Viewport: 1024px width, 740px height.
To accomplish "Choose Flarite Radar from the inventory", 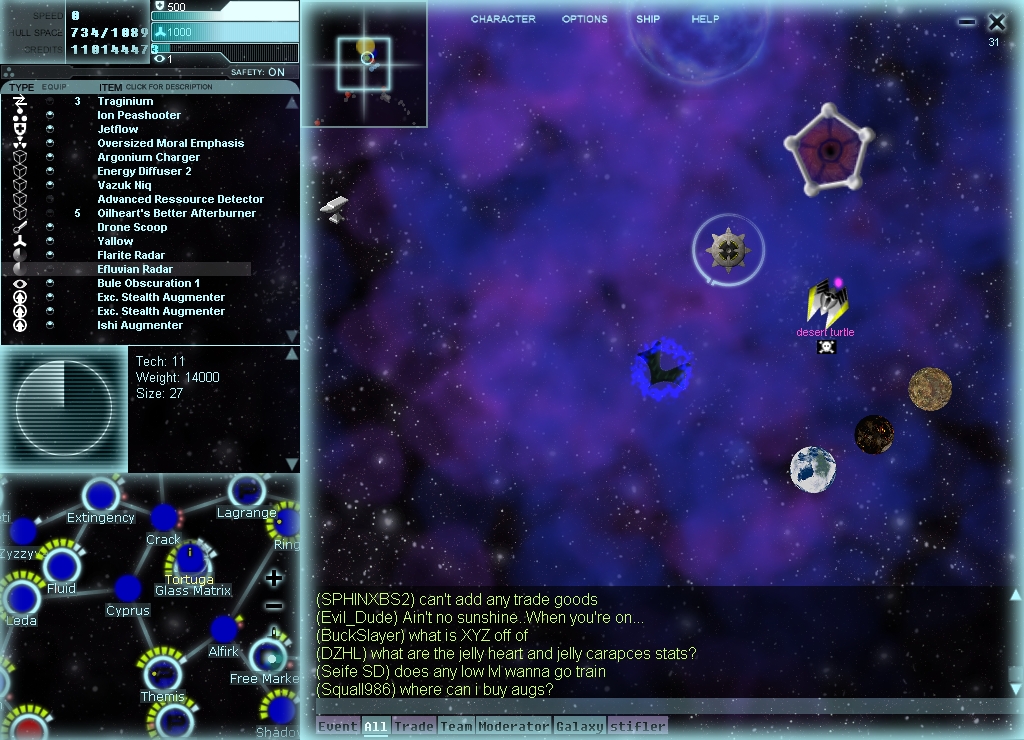I will tap(131, 255).
